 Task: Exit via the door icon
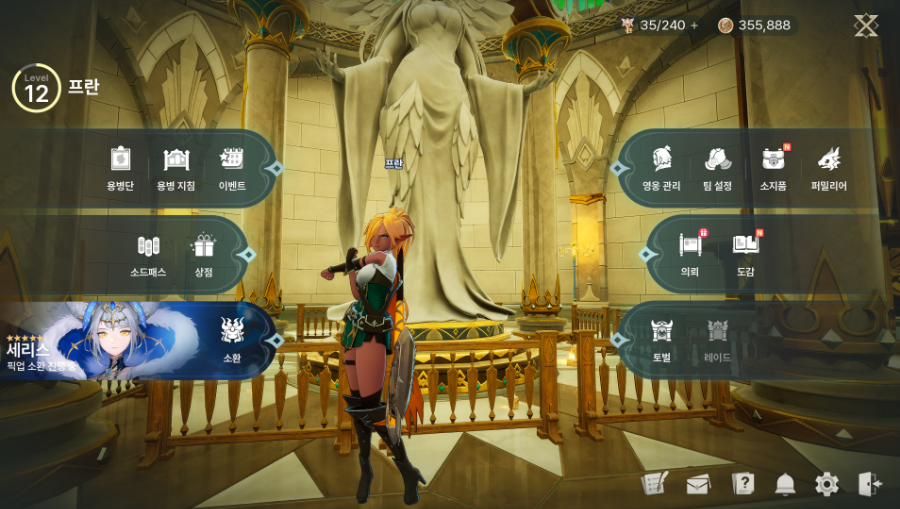[870, 485]
